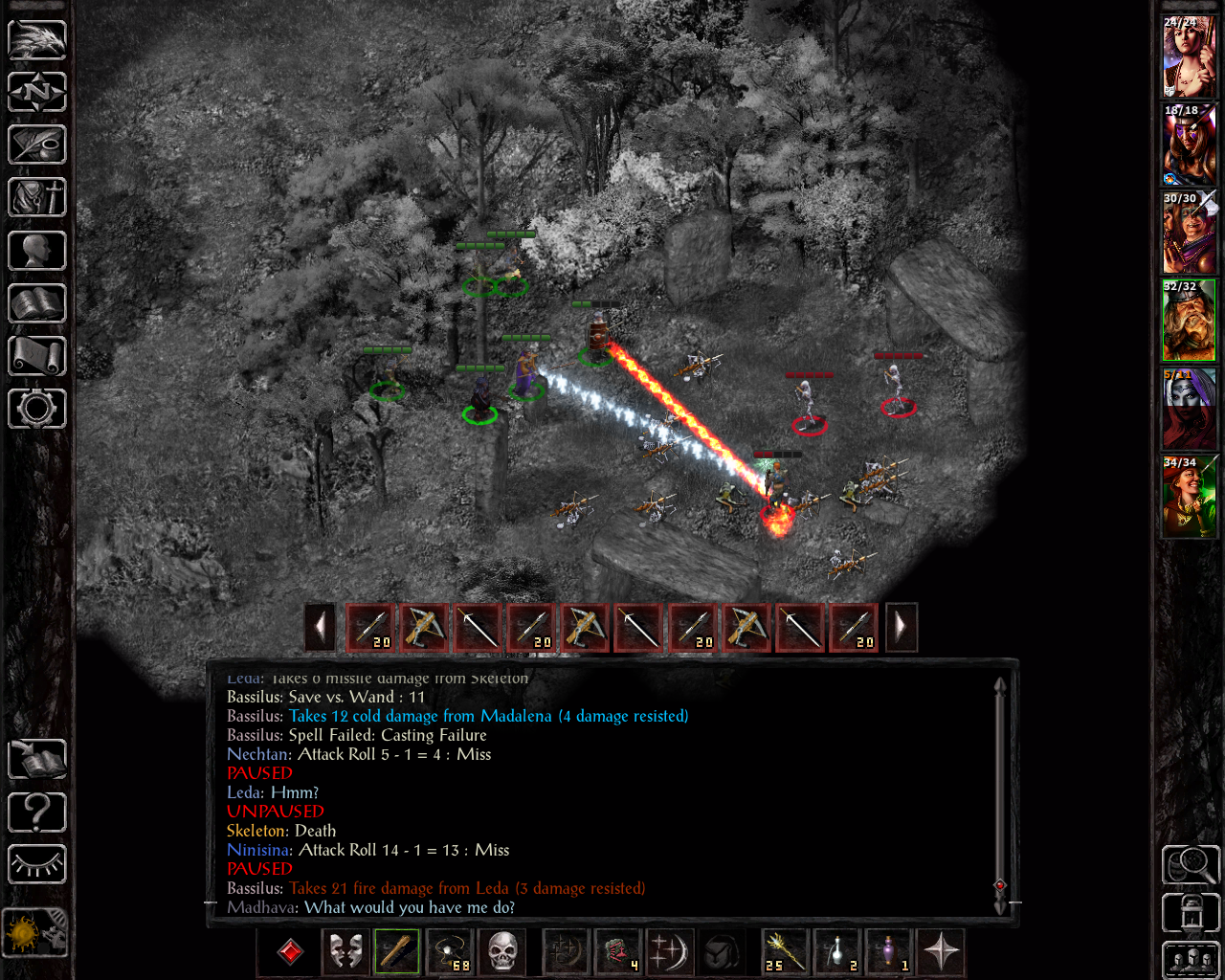Show the character record via head icon

pyautogui.click(x=36, y=251)
